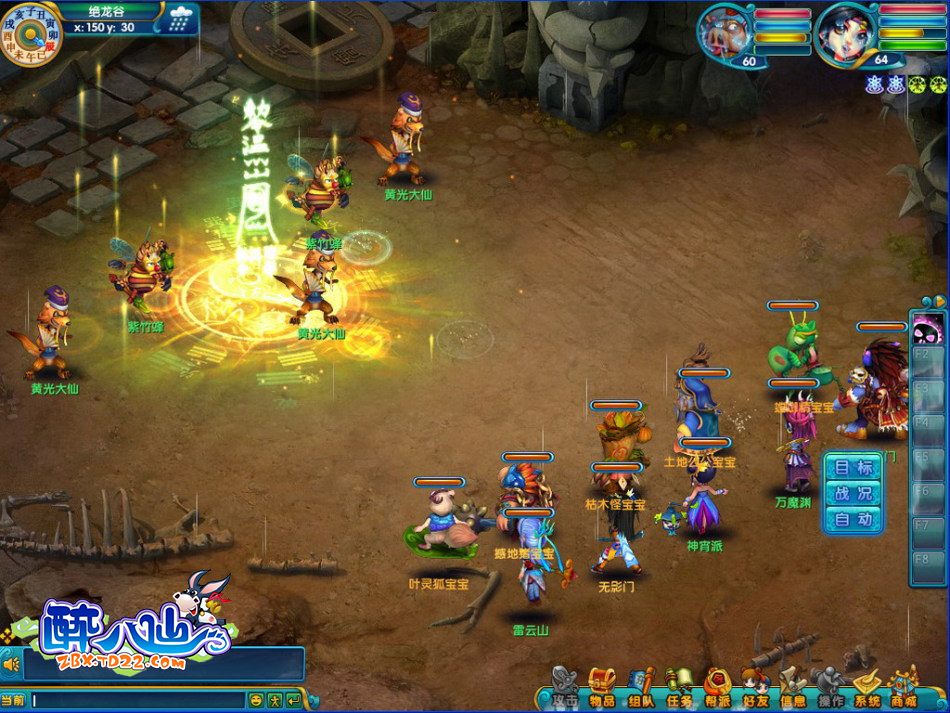Select the dark-haired player character portrait

[845, 33]
